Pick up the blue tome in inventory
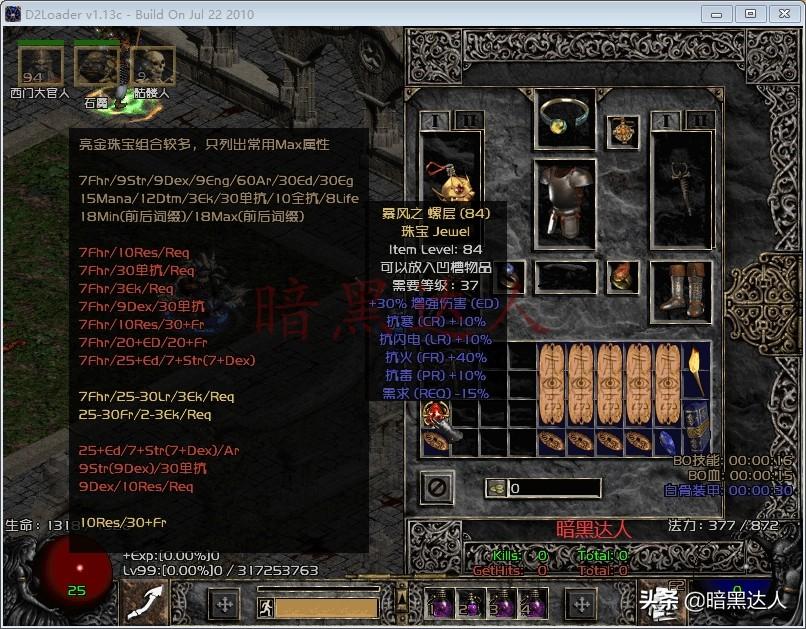Screen dimensions: 806x629 pyautogui.click(x=694, y=413)
